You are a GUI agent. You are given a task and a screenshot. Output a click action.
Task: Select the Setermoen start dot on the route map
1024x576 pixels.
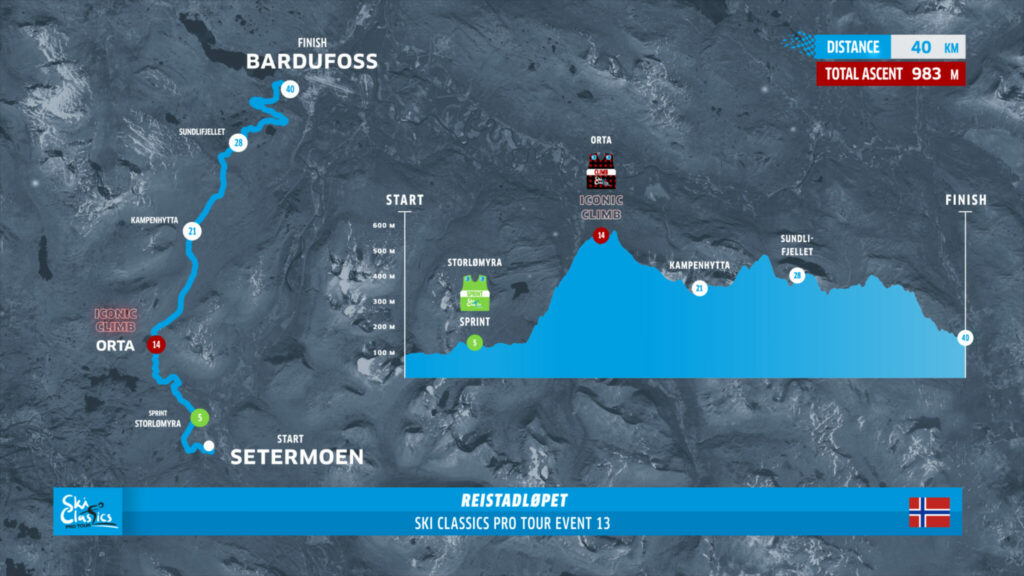pyautogui.click(x=208, y=446)
